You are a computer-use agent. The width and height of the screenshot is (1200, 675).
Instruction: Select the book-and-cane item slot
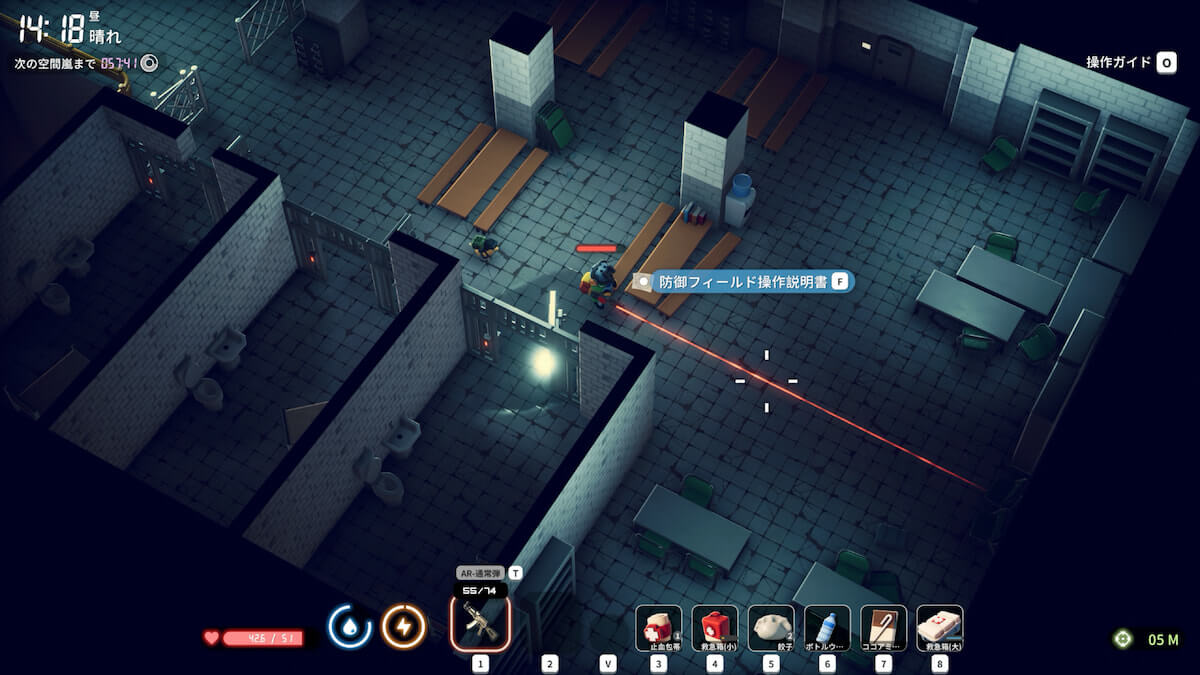883,628
